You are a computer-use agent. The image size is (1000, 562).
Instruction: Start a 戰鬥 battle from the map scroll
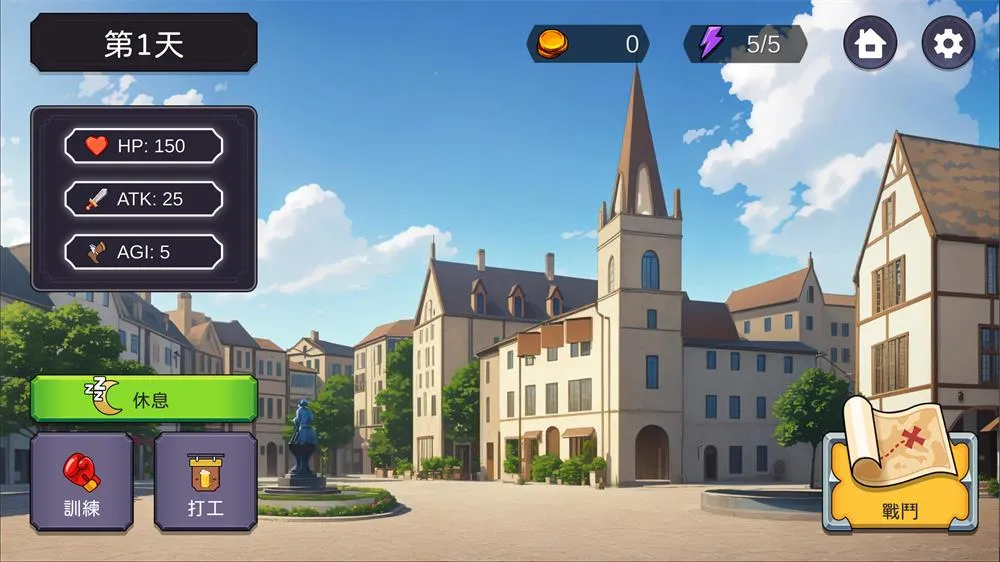(899, 470)
